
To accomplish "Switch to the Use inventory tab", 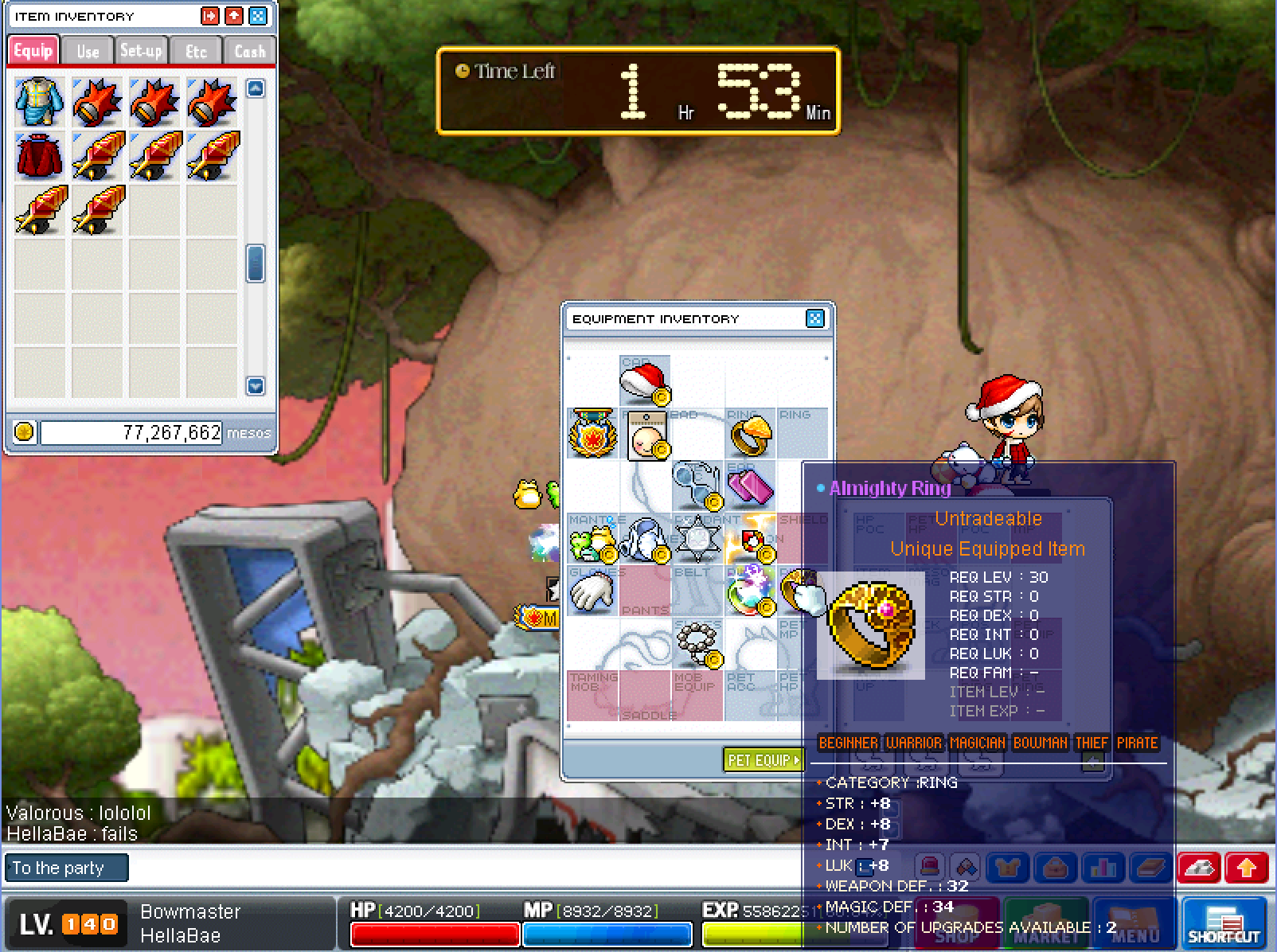I will [x=88, y=52].
